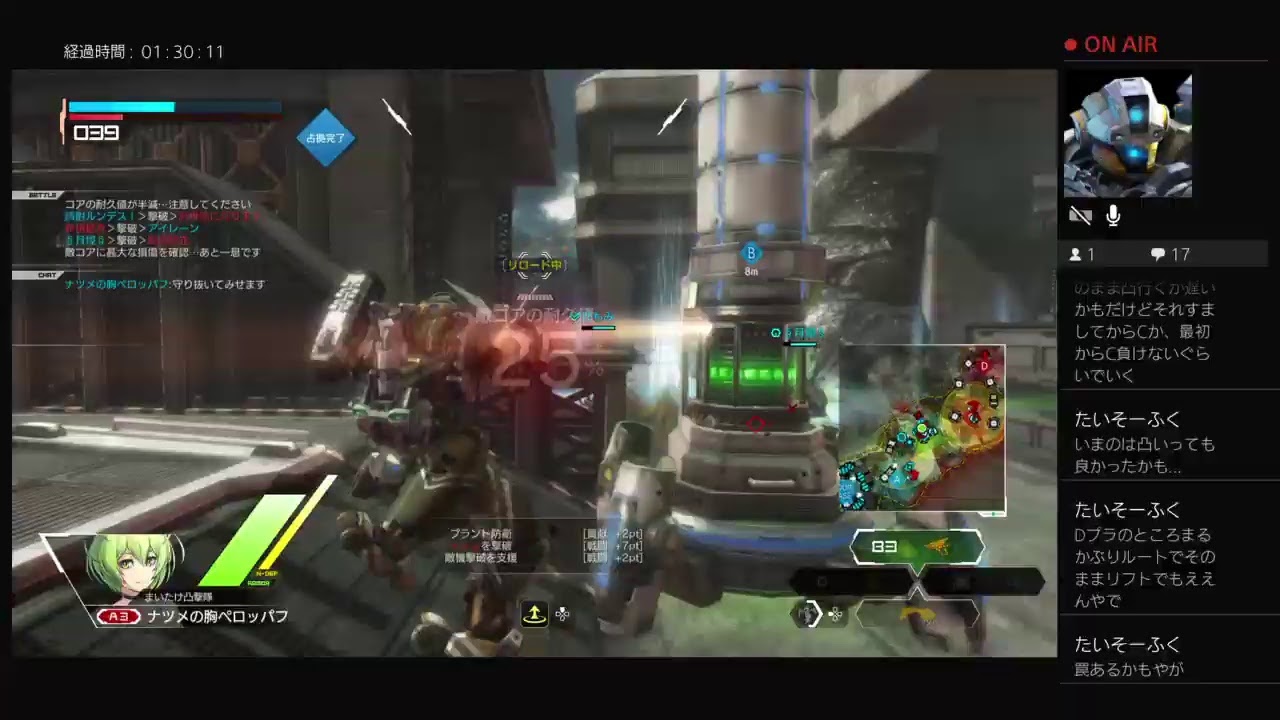Click the yellow upward-arrow action icon
Screen dimensions: 1280x720
(534, 615)
